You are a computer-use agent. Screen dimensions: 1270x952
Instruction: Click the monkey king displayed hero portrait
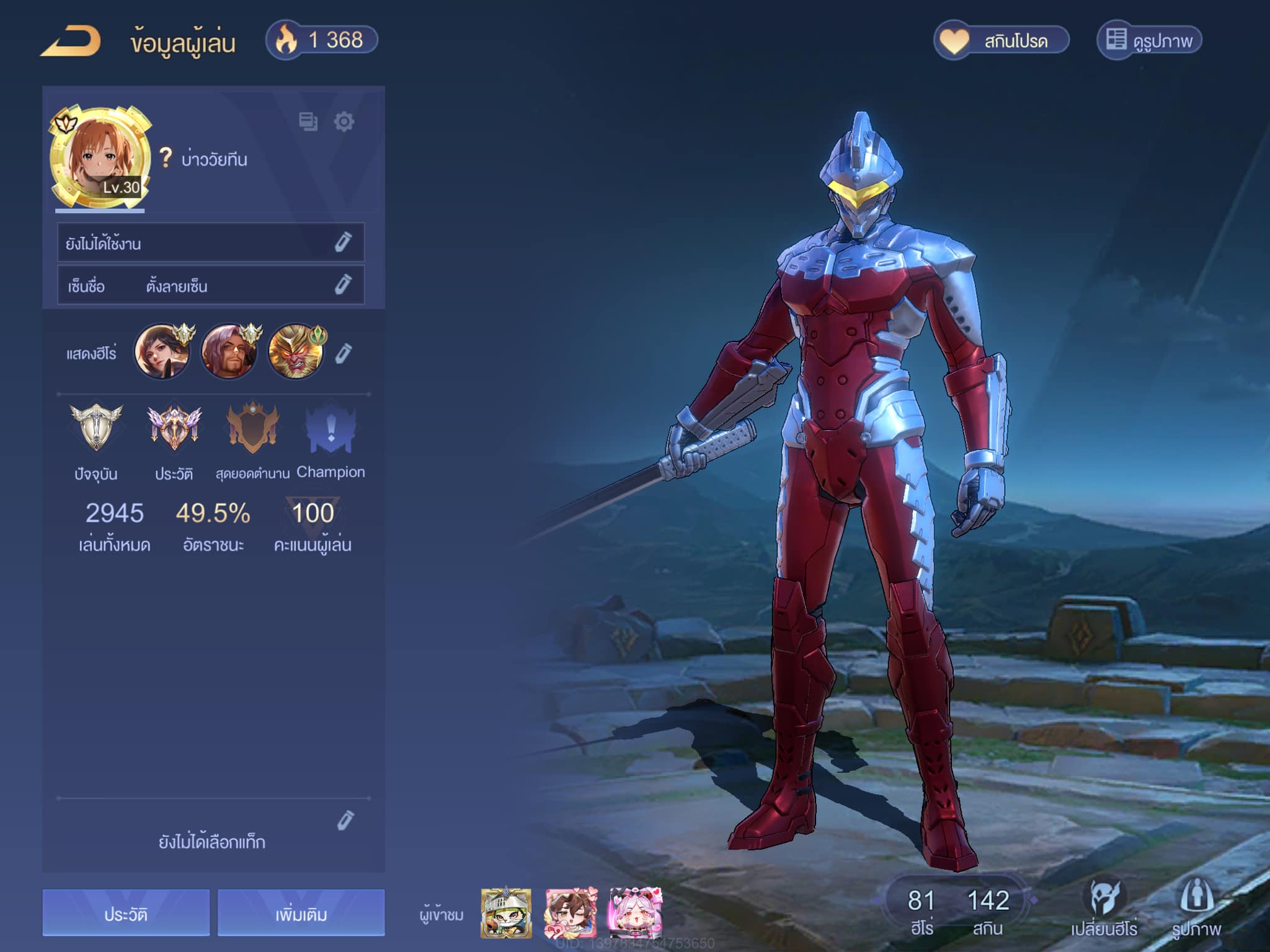point(296,351)
